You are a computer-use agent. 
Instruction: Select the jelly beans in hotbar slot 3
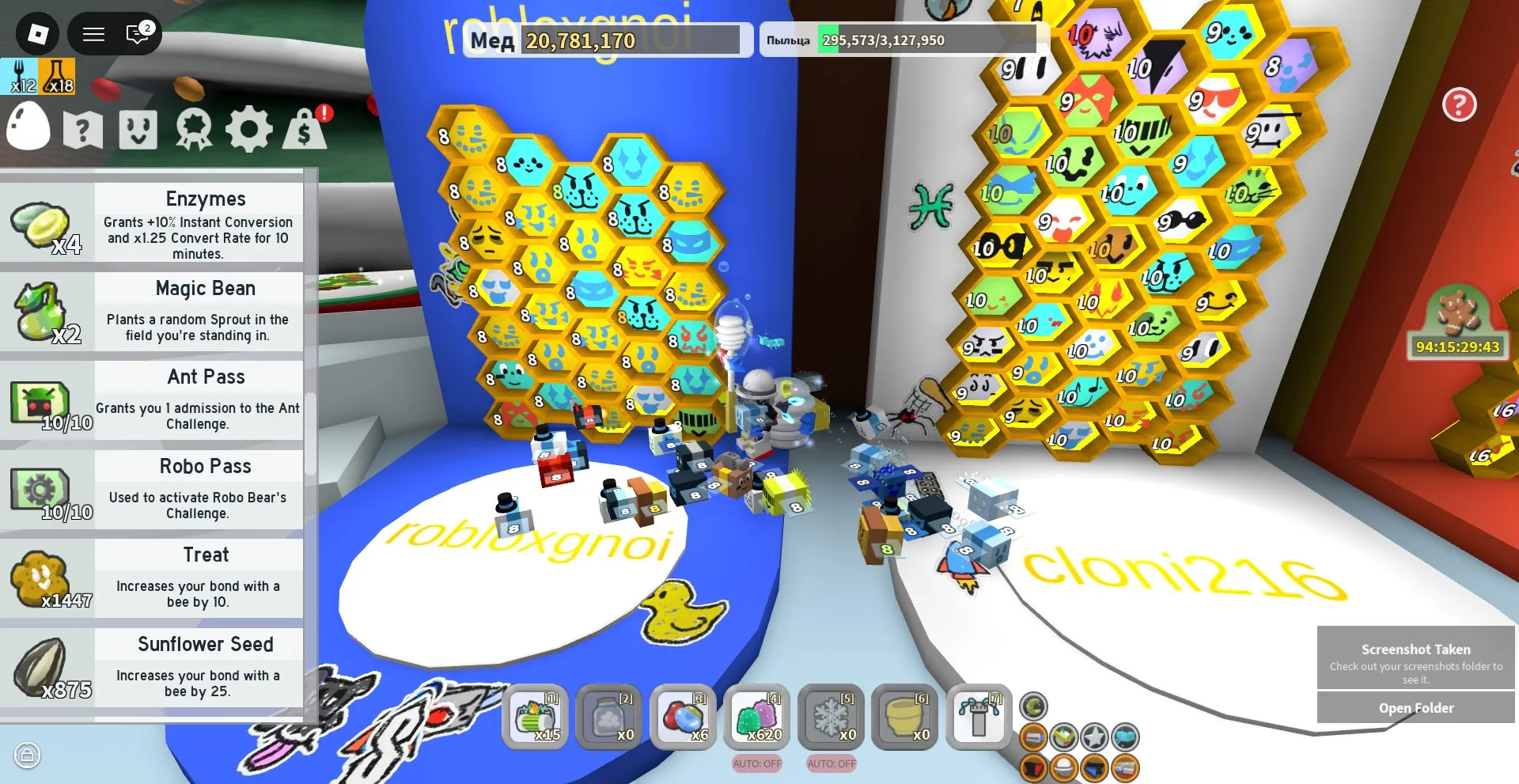pos(684,718)
